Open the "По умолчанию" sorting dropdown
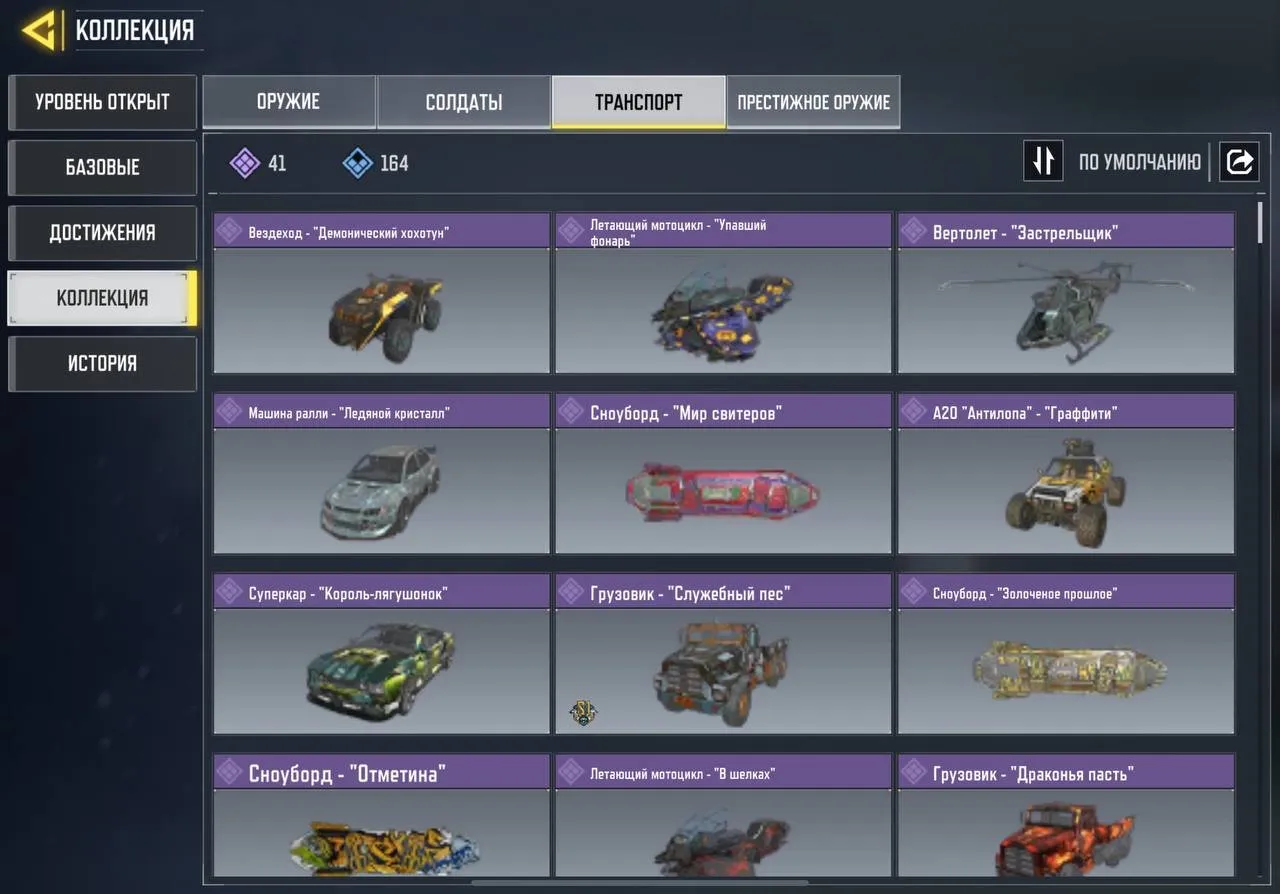The image size is (1280, 894). point(1140,161)
